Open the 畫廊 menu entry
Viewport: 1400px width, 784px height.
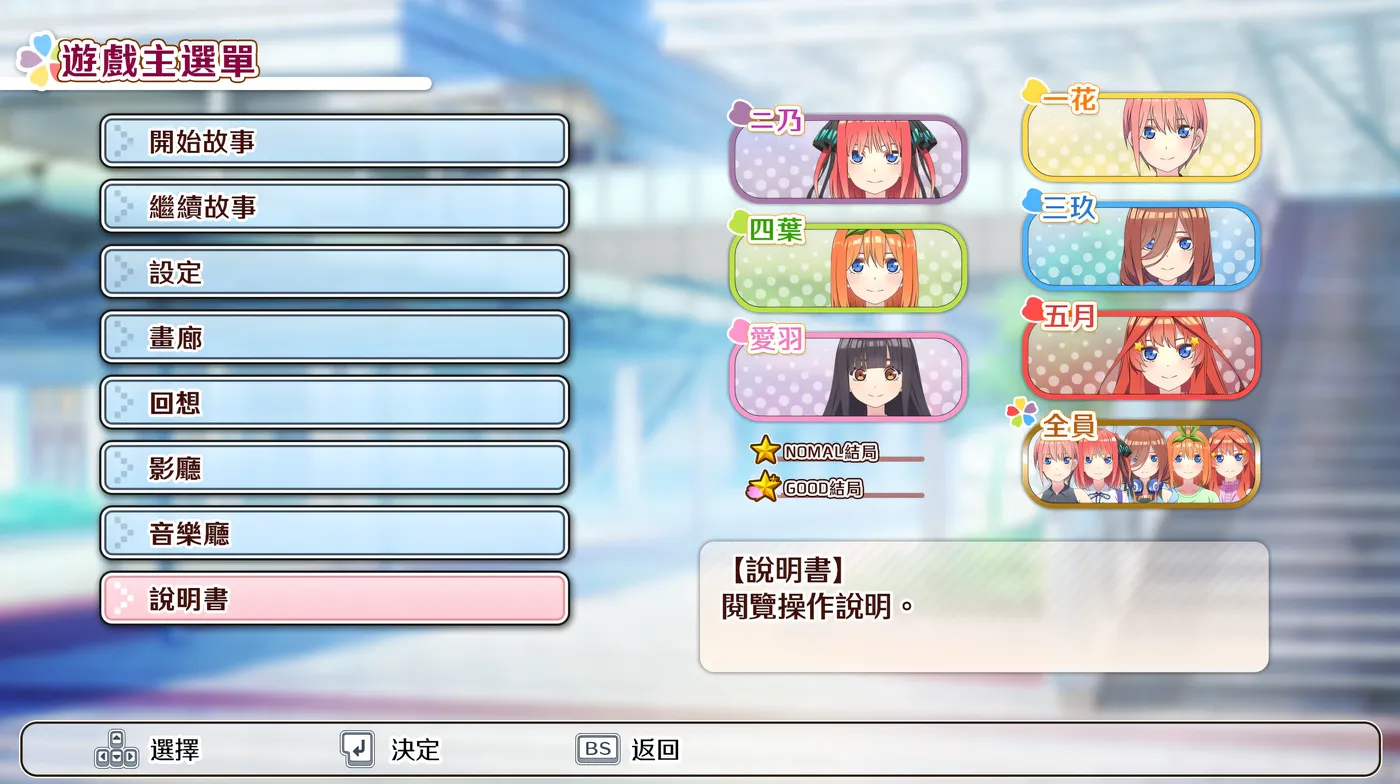pos(333,337)
